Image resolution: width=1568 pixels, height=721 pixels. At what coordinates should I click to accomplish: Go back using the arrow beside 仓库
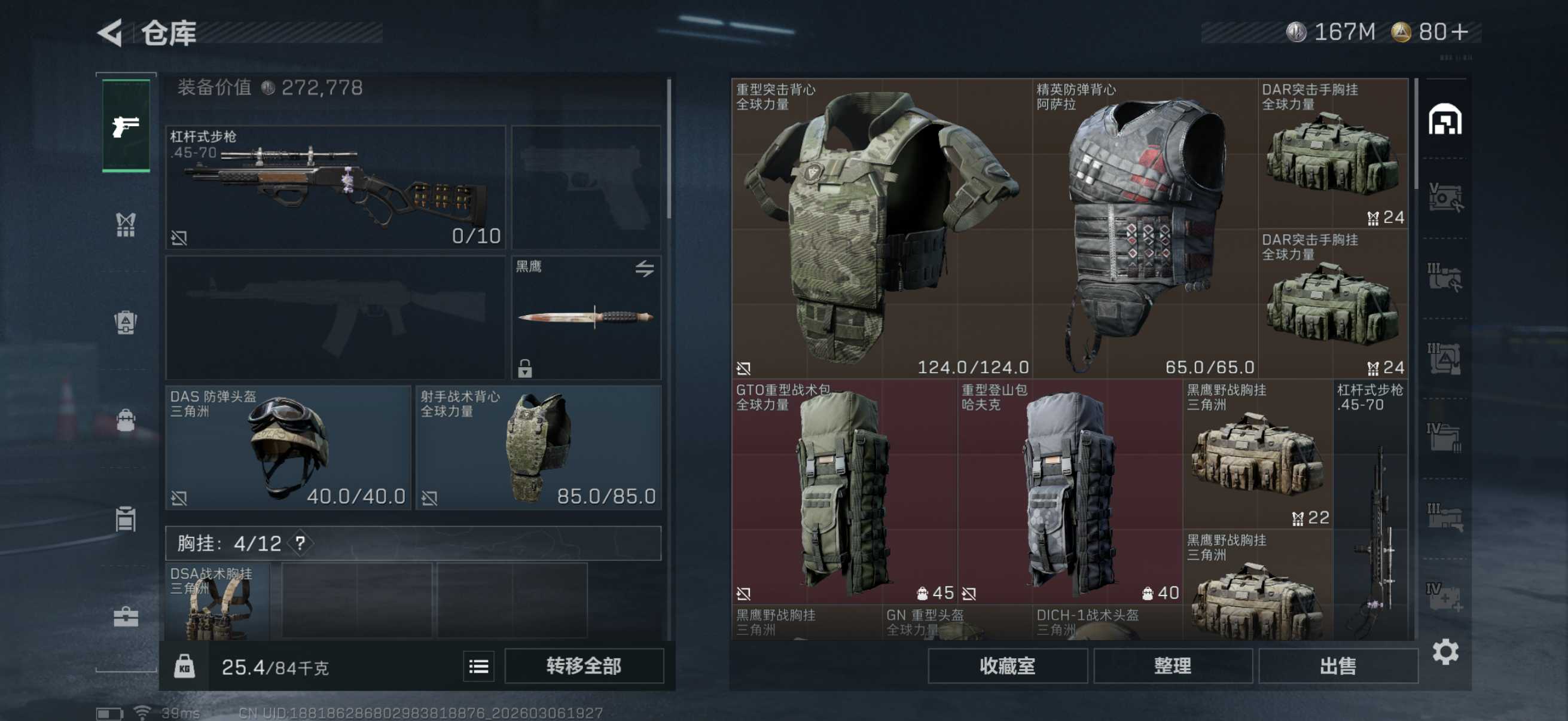[x=111, y=33]
